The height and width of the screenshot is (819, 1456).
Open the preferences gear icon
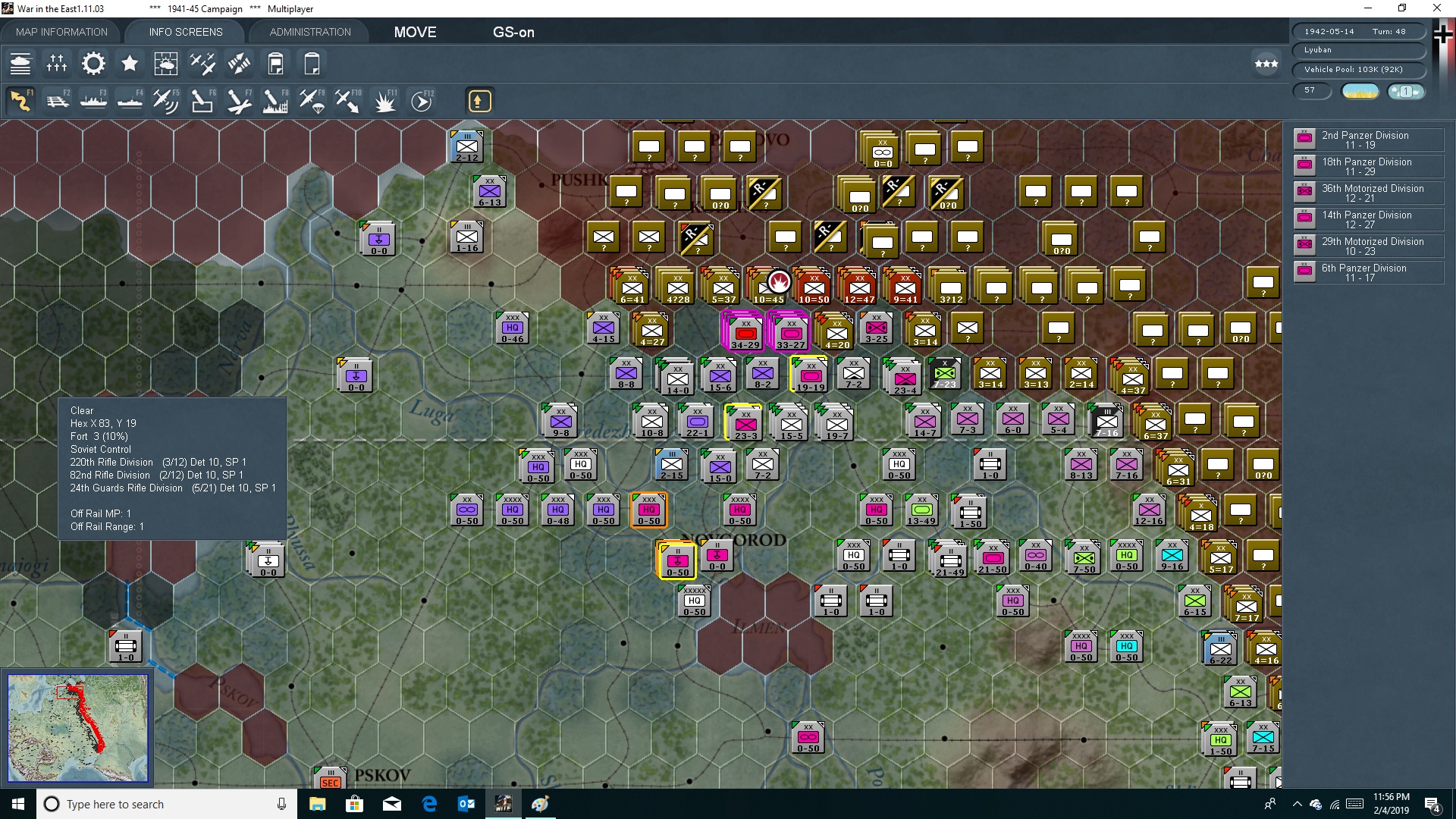93,64
